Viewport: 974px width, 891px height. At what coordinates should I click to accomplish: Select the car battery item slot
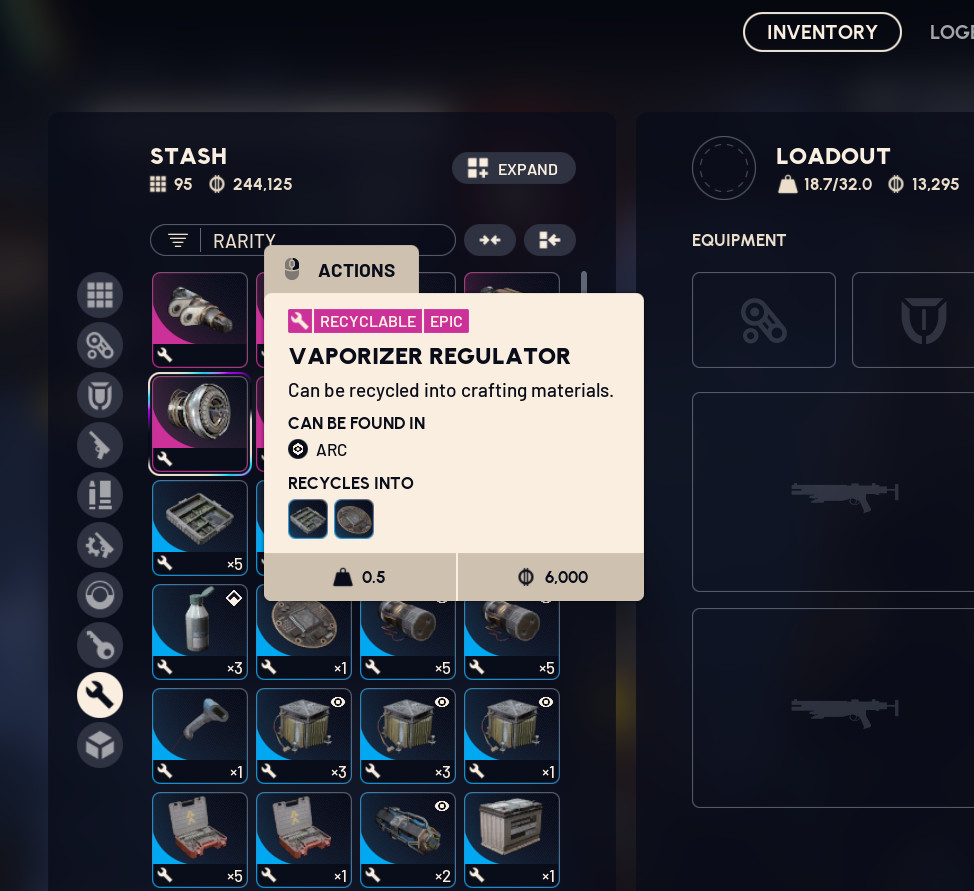point(512,840)
